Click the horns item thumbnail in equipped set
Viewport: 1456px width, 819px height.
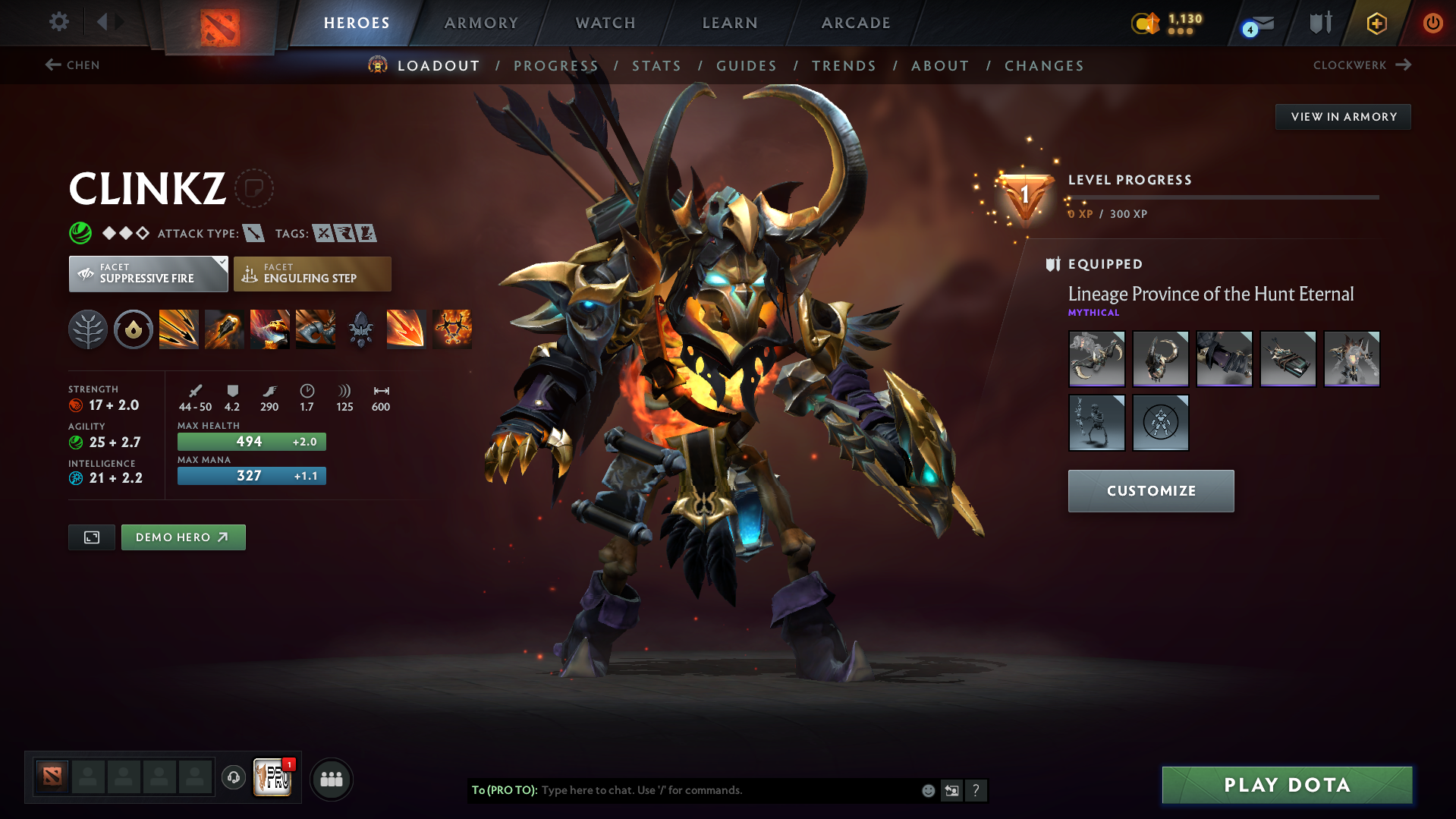click(1160, 358)
